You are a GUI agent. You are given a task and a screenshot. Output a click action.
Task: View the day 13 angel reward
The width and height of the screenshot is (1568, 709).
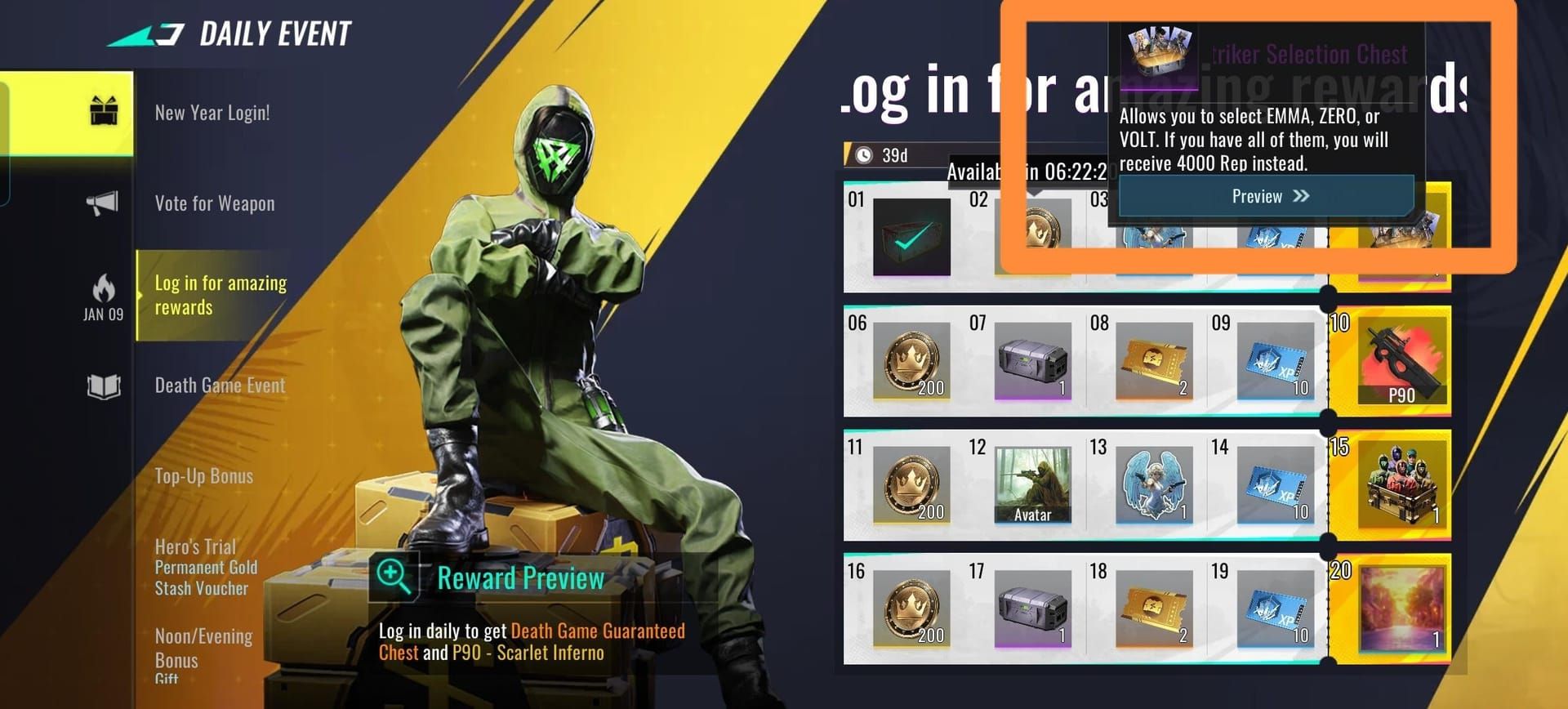click(x=1153, y=484)
